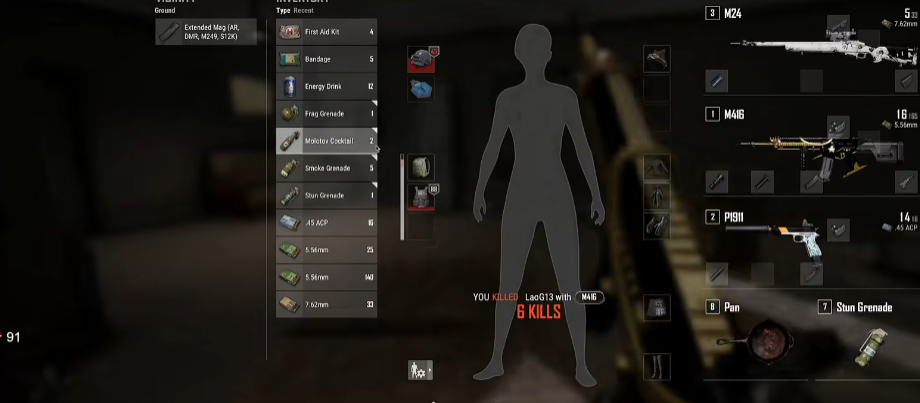This screenshot has height=403, width=920.
Task: Select the equipped backpack slot
Action: coord(421,166)
